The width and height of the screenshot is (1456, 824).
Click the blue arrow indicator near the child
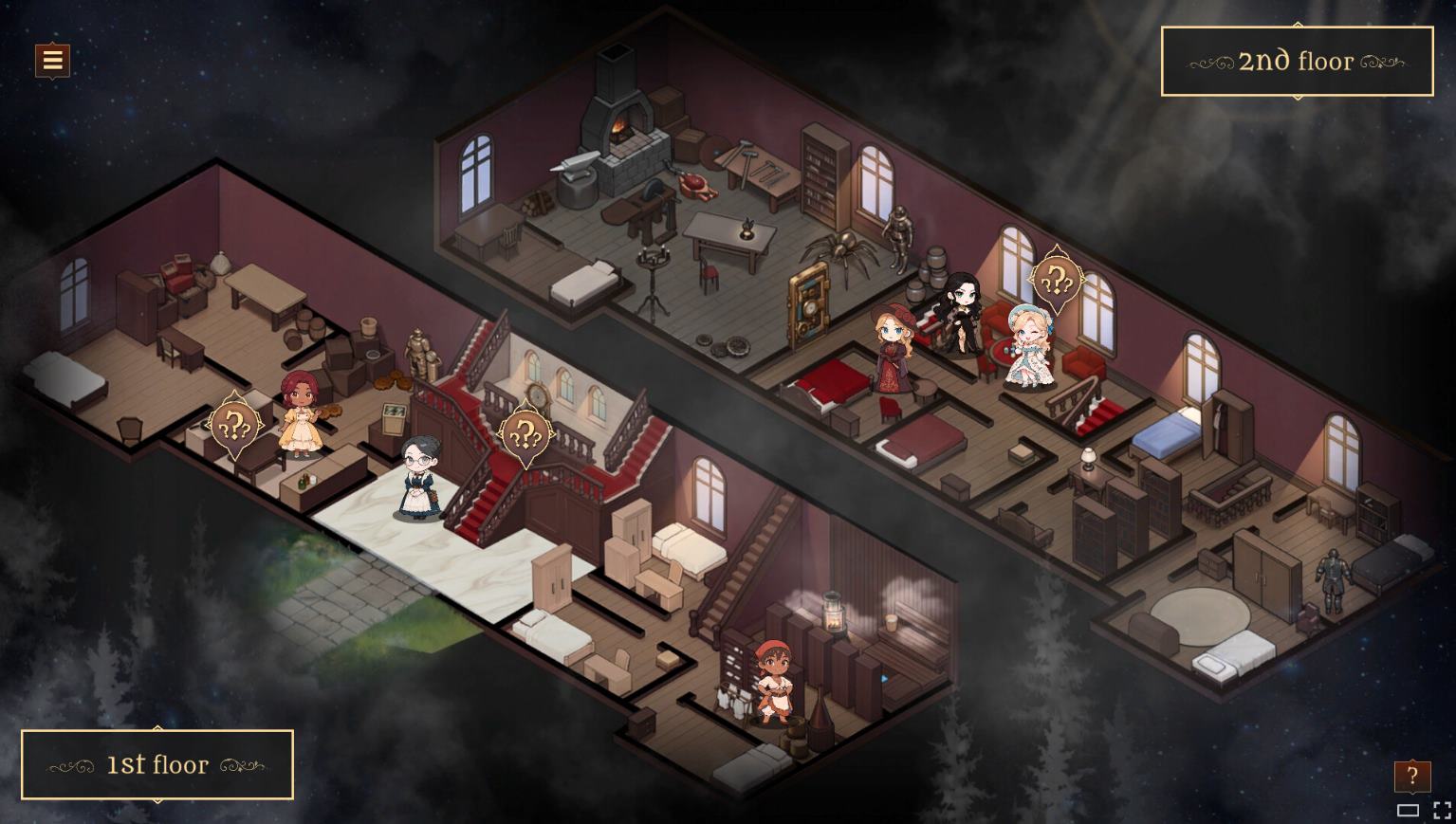[883, 679]
